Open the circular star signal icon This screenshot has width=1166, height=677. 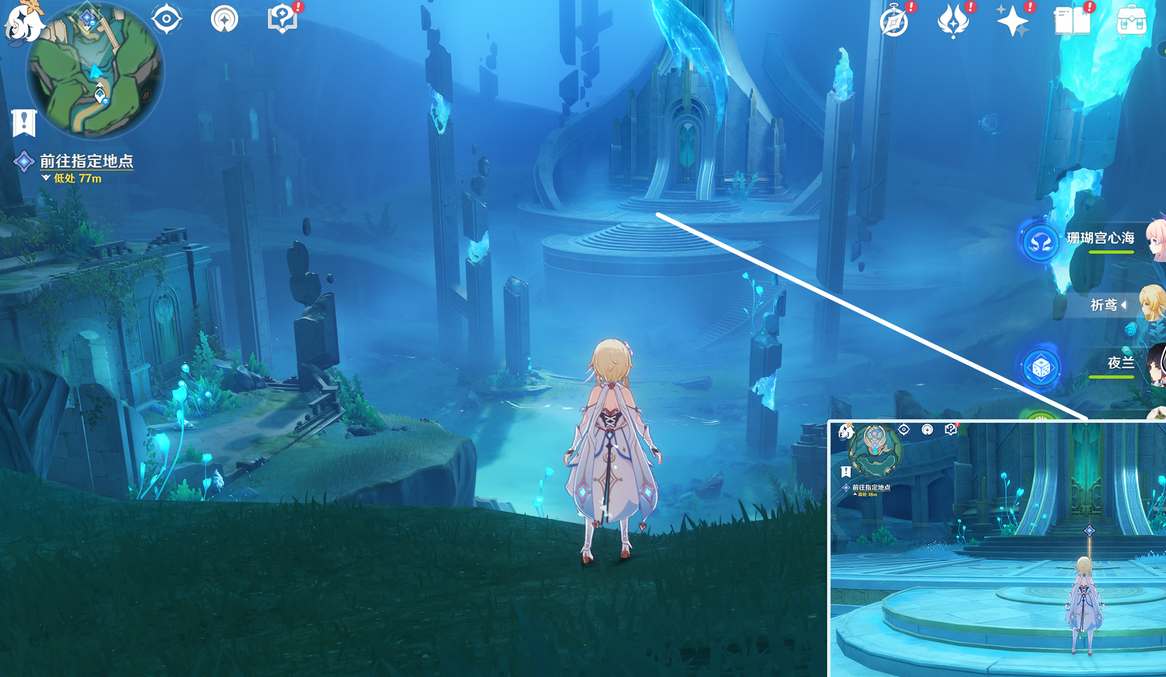point(225,19)
